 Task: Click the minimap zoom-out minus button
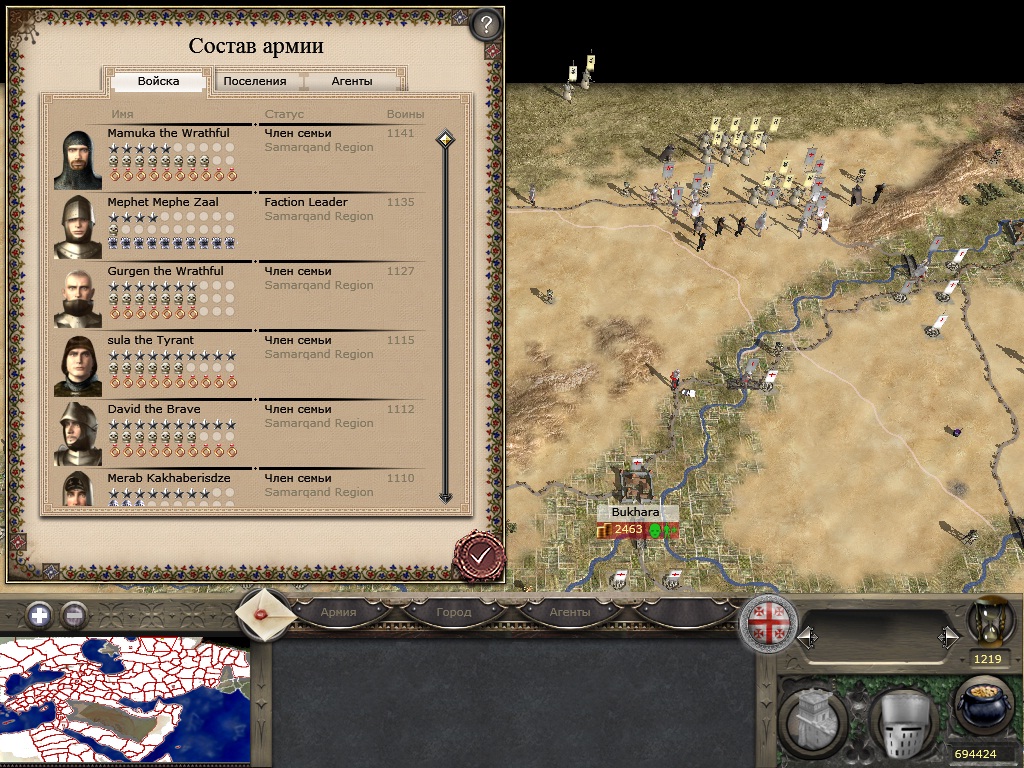point(73,615)
